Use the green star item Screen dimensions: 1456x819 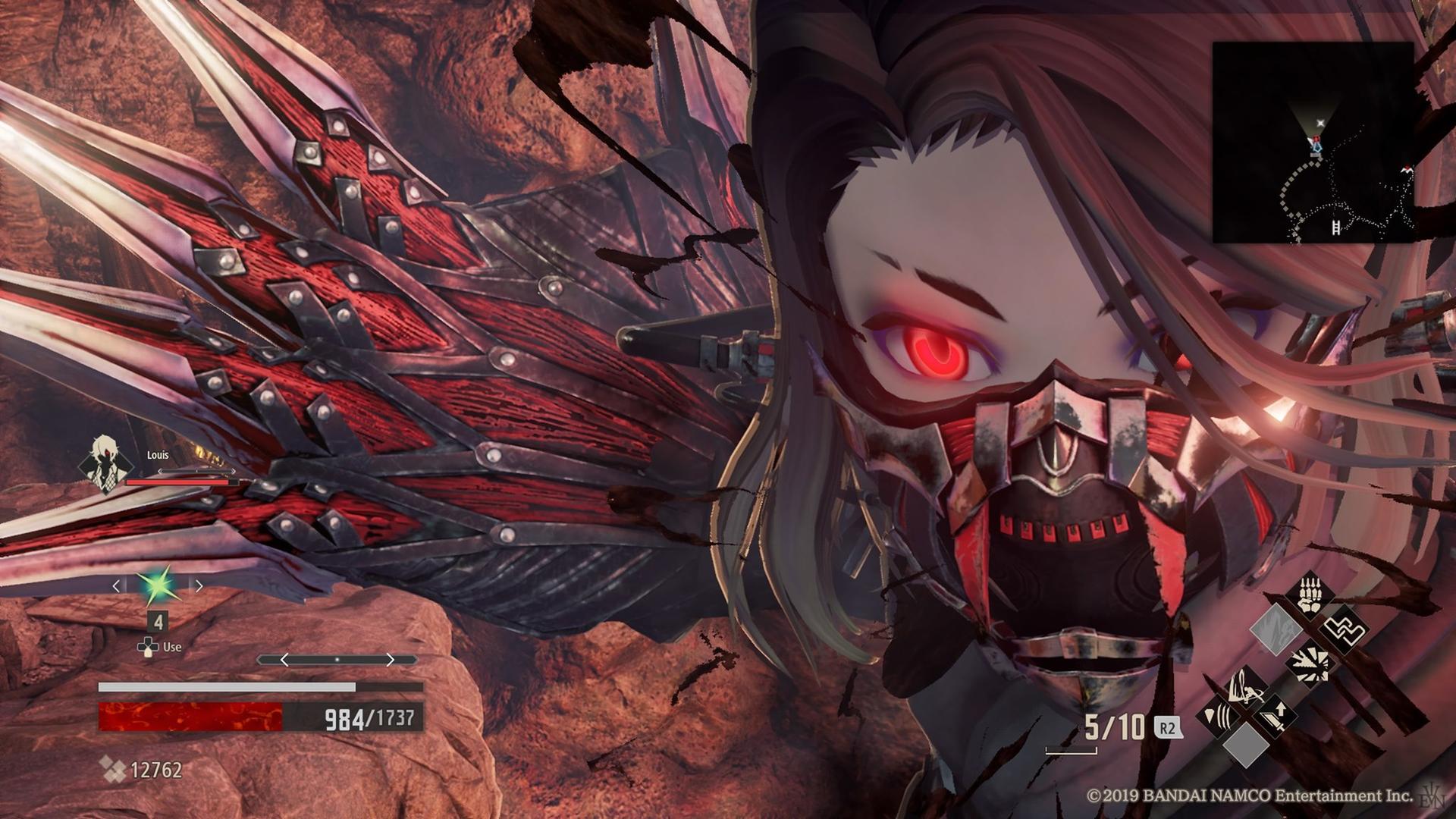(x=158, y=585)
